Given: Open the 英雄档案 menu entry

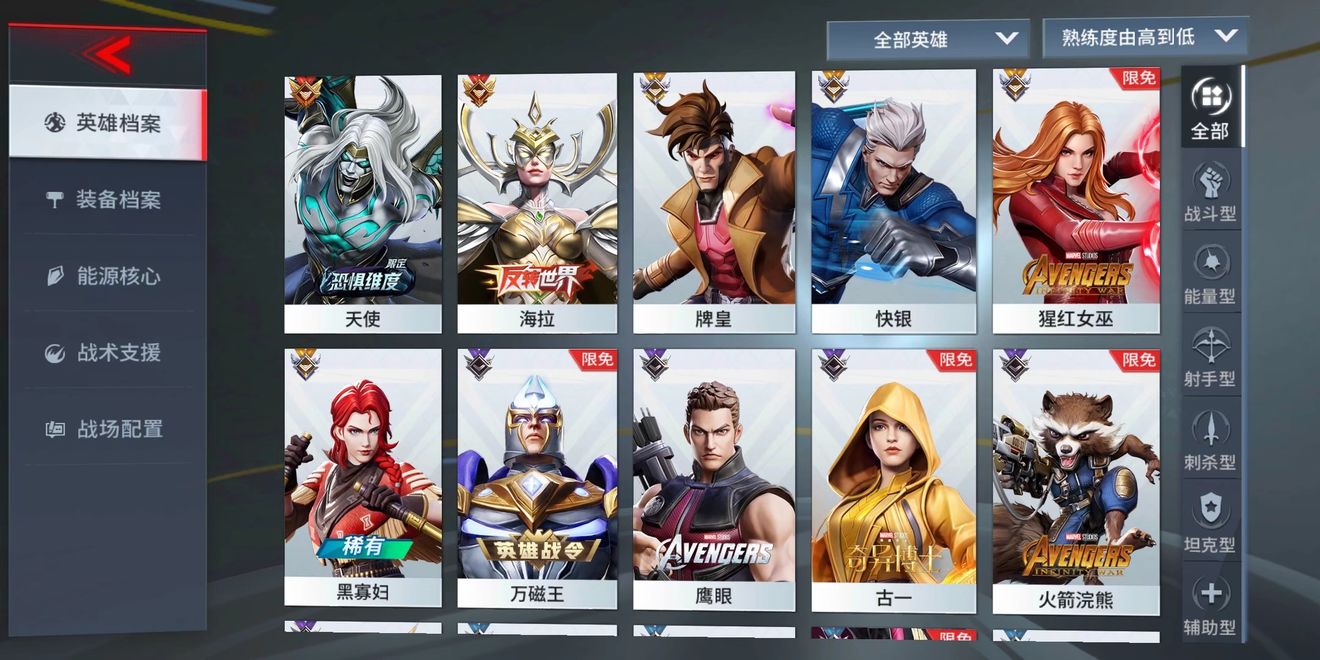Looking at the screenshot, I should point(107,123).
